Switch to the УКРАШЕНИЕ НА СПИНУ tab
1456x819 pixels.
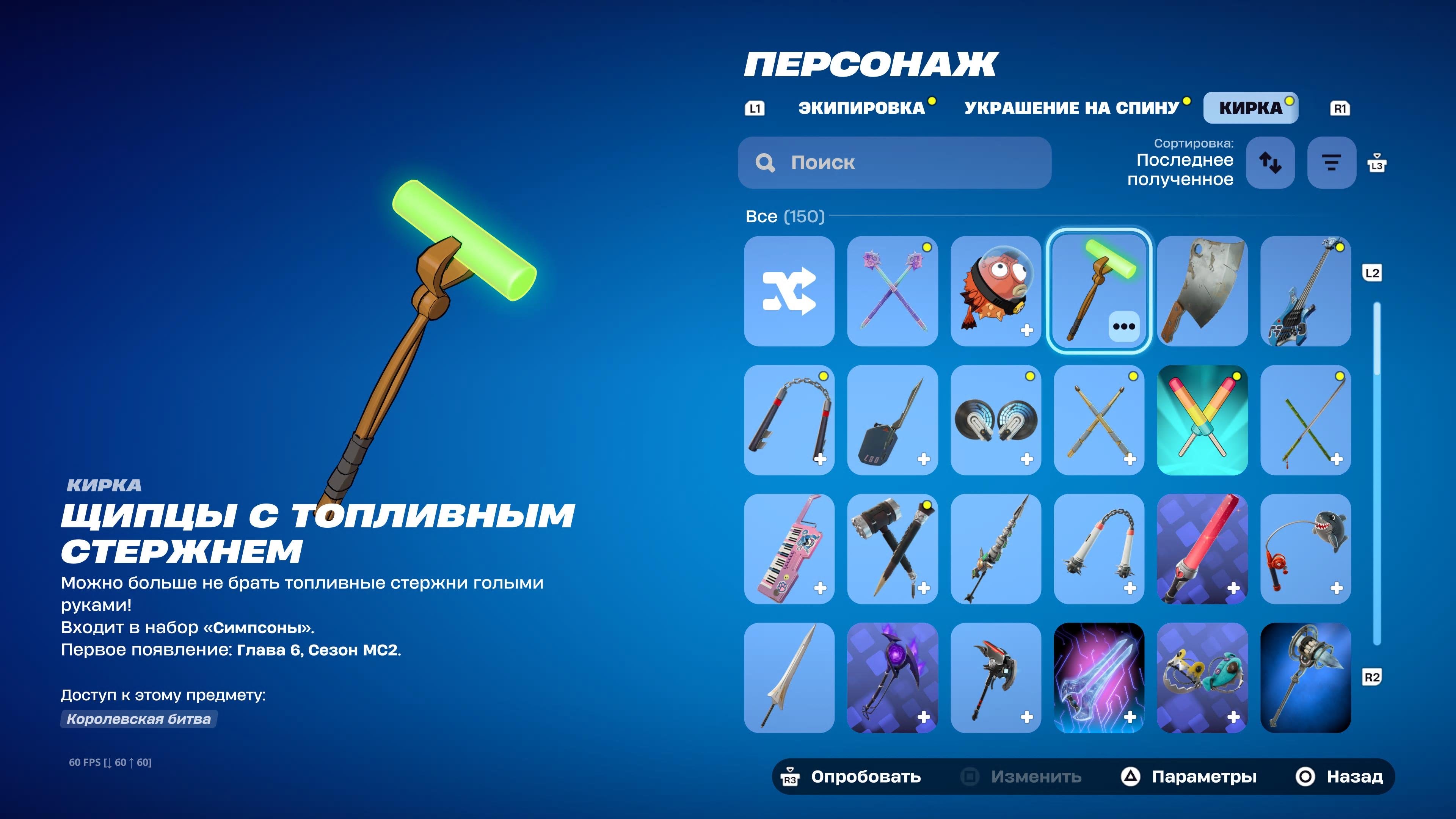coord(1072,107)
